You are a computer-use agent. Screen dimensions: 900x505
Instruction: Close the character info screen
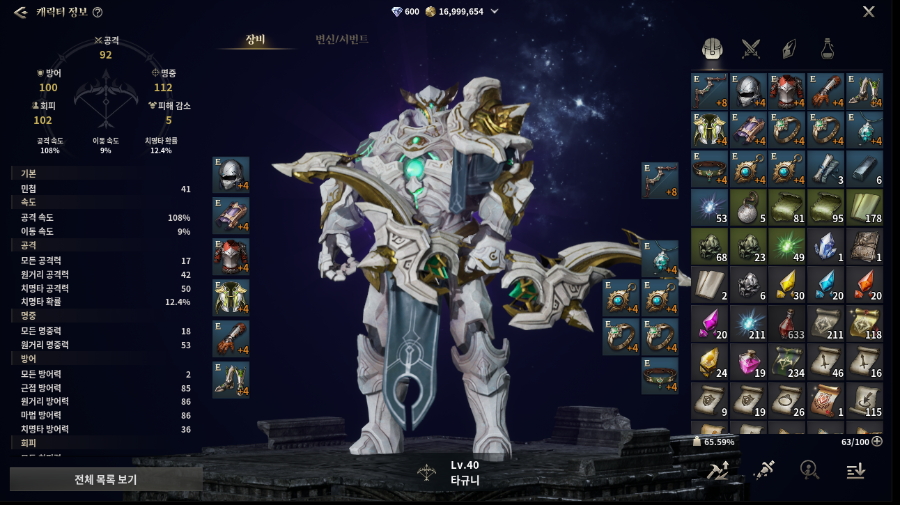pos(868,12)
